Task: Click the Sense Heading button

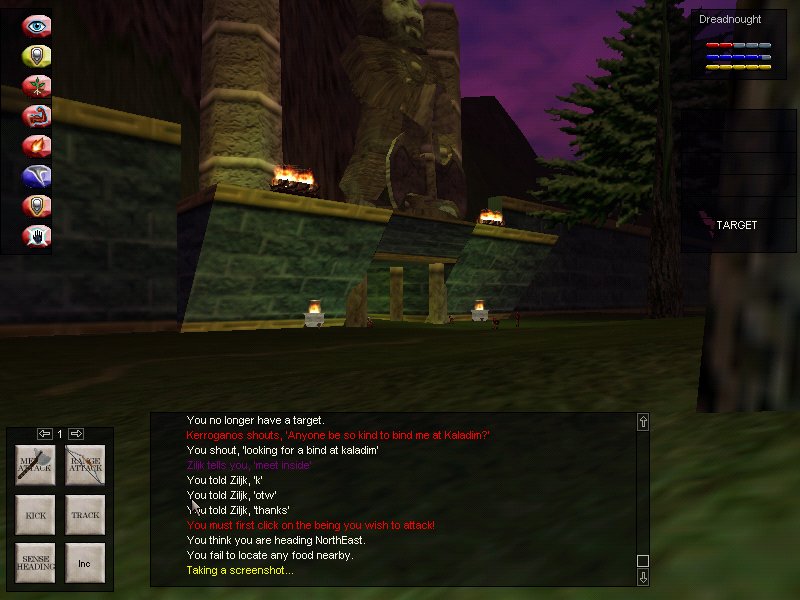Action: click(34, 563)
